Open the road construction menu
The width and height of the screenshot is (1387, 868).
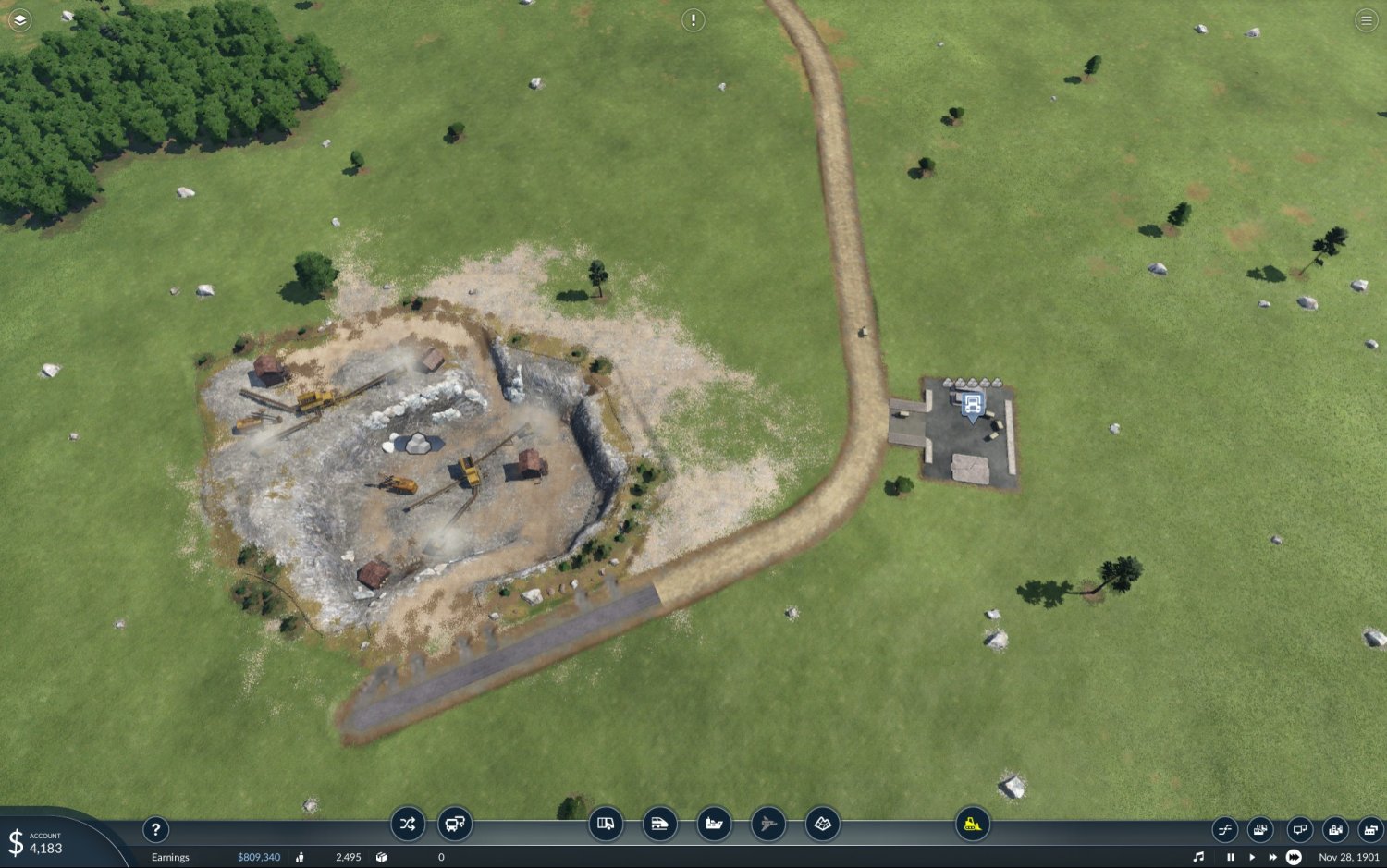point(606,824)
